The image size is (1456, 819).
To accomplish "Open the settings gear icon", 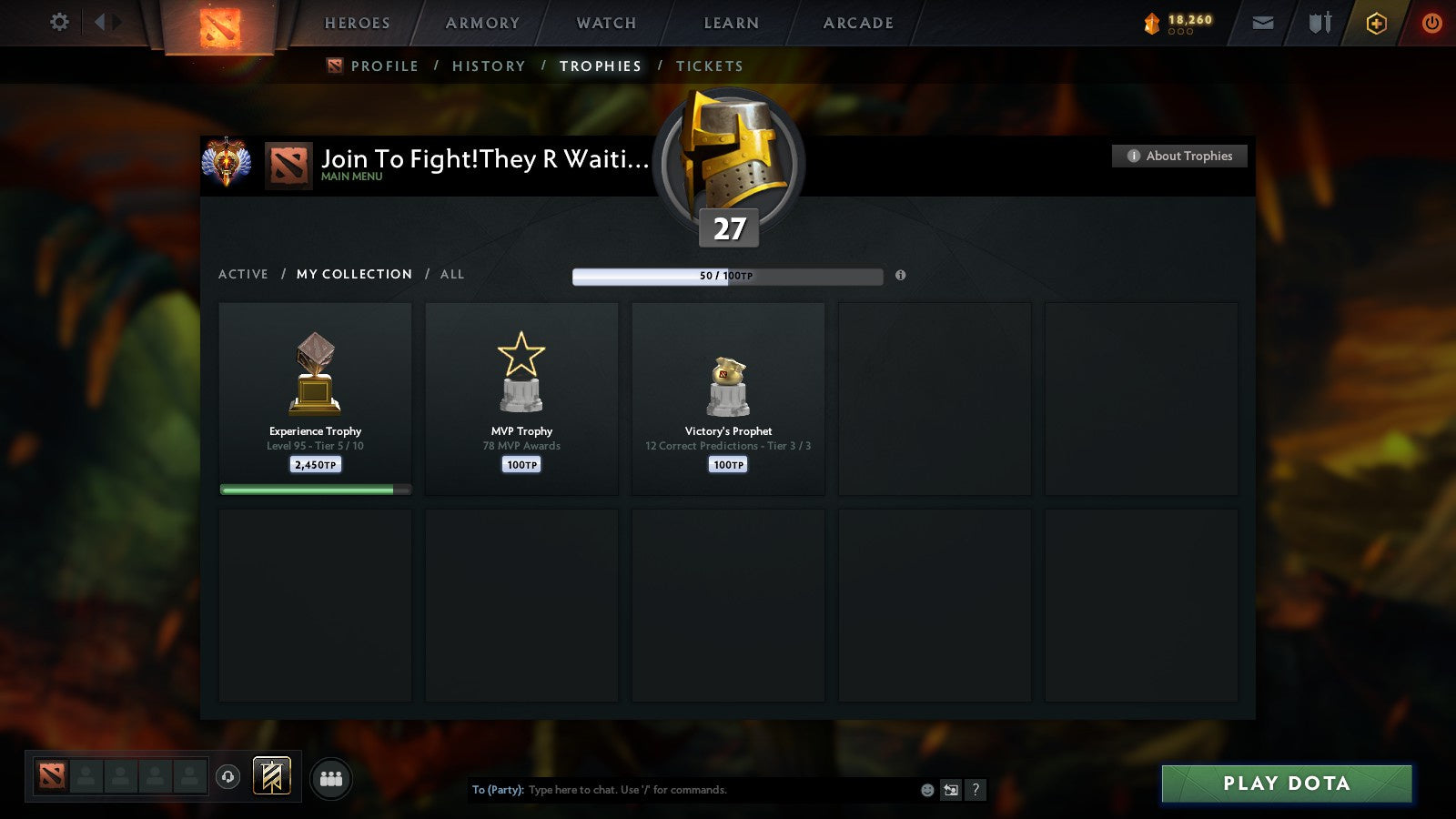I will (x=59, y=23).
